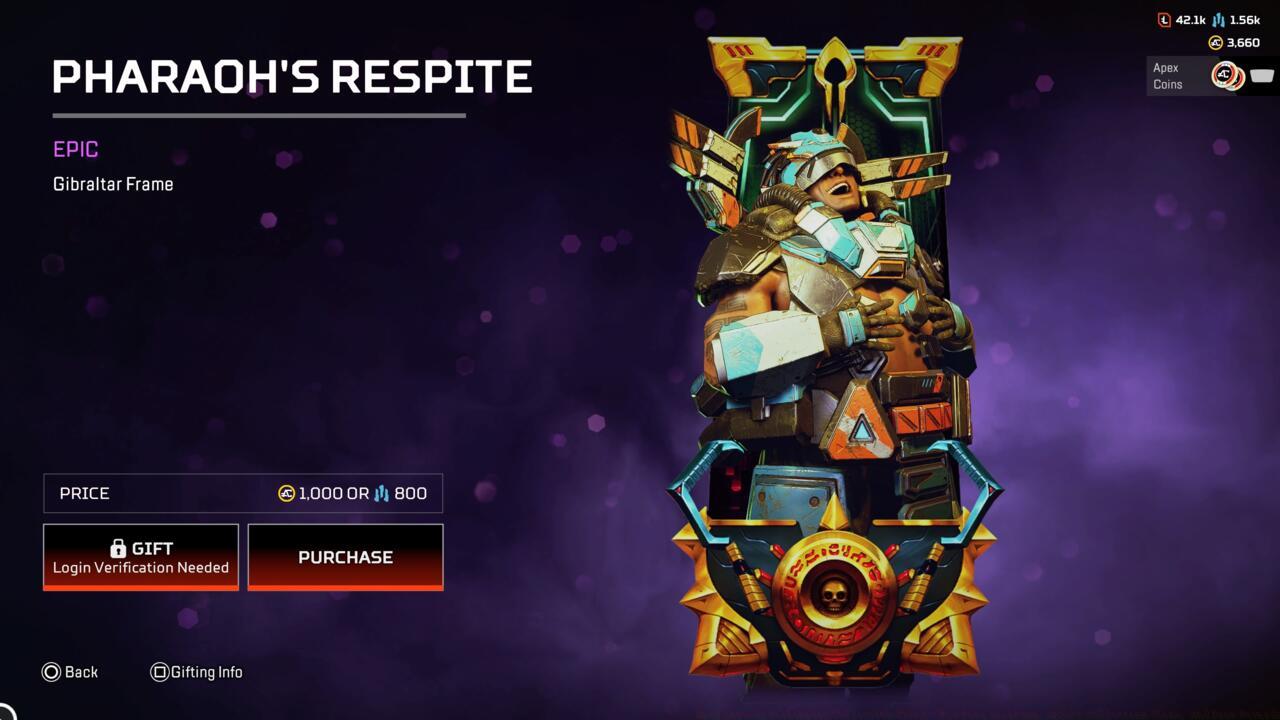Screen dimensions: 1280x720
Task: Open Gifting Info
Action: (197, 672)
